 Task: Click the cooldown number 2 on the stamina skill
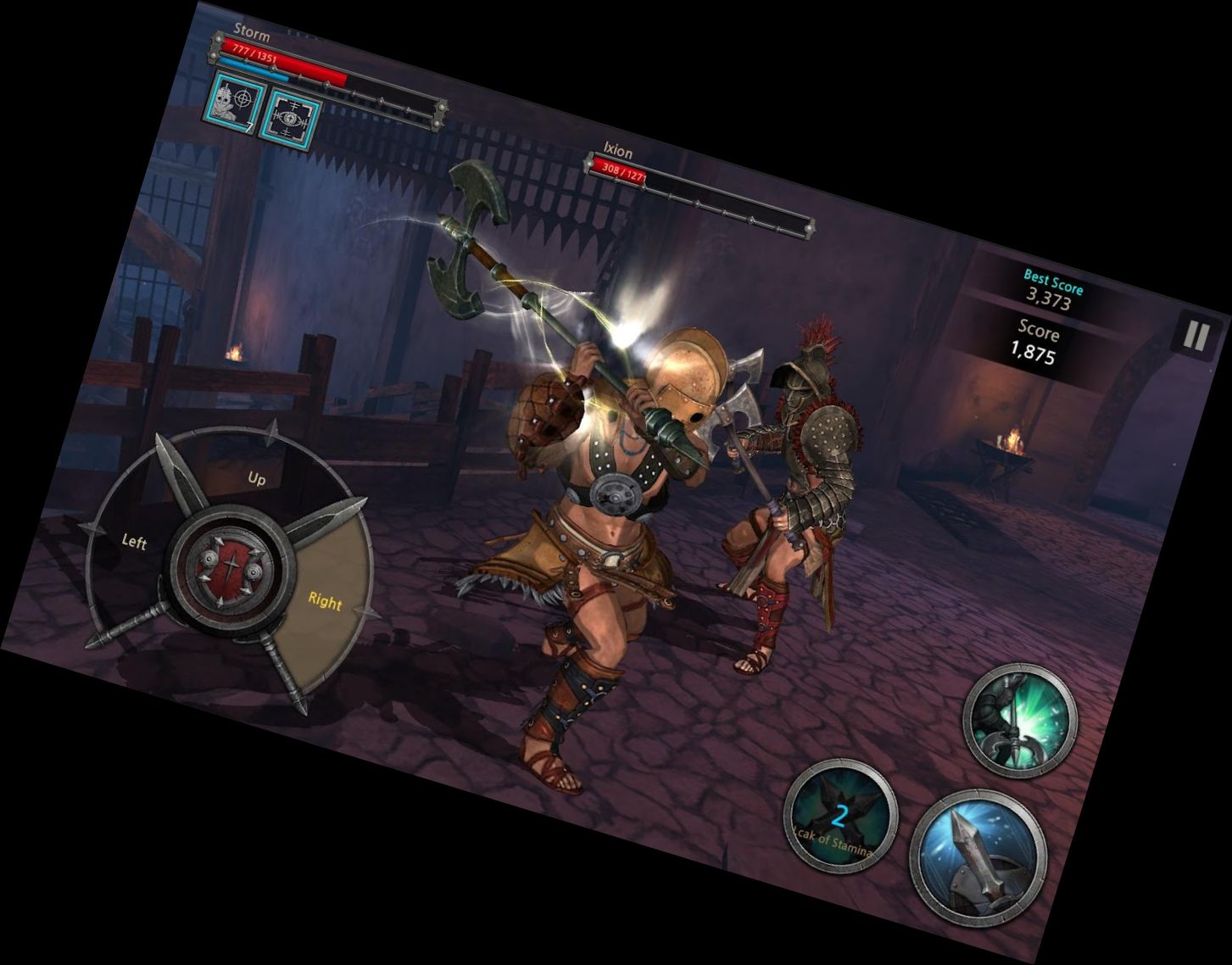[839, 816]
